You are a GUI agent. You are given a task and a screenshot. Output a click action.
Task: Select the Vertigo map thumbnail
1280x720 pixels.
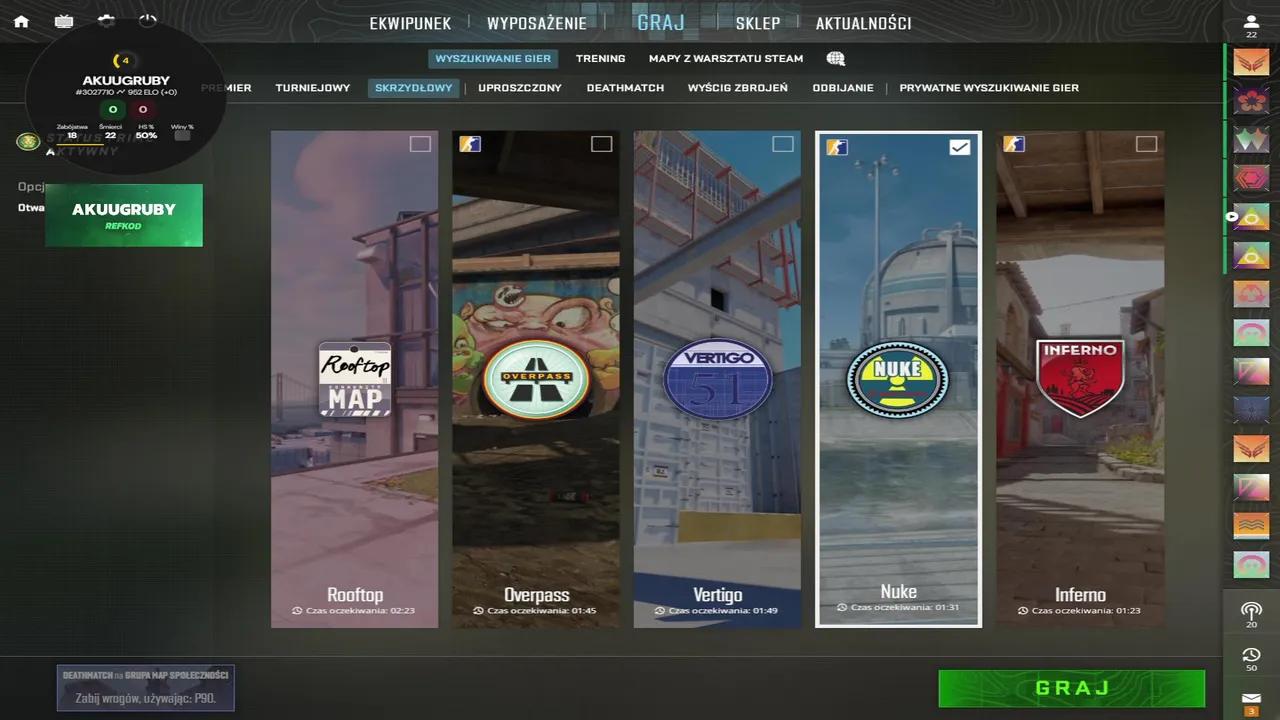coord(717,380)
